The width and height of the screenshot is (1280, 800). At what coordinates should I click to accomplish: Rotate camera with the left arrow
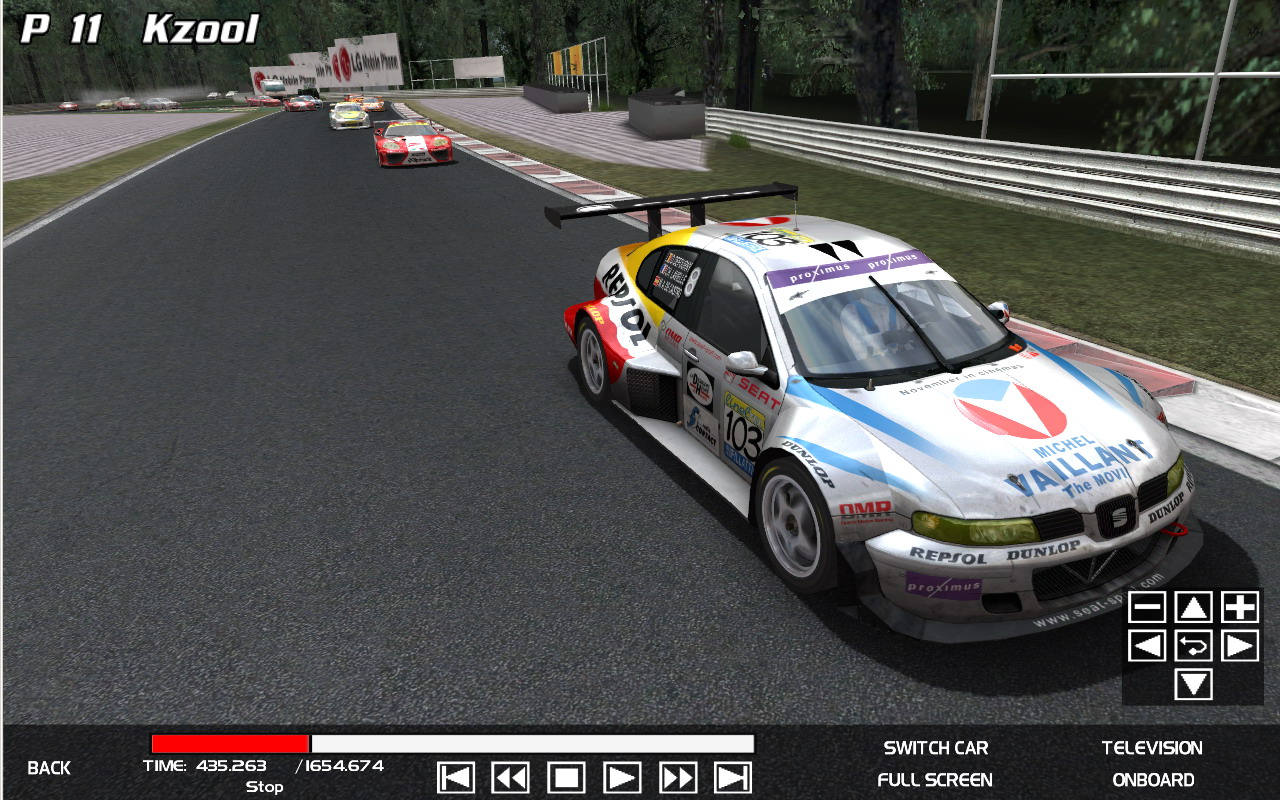click(1147, 646)
